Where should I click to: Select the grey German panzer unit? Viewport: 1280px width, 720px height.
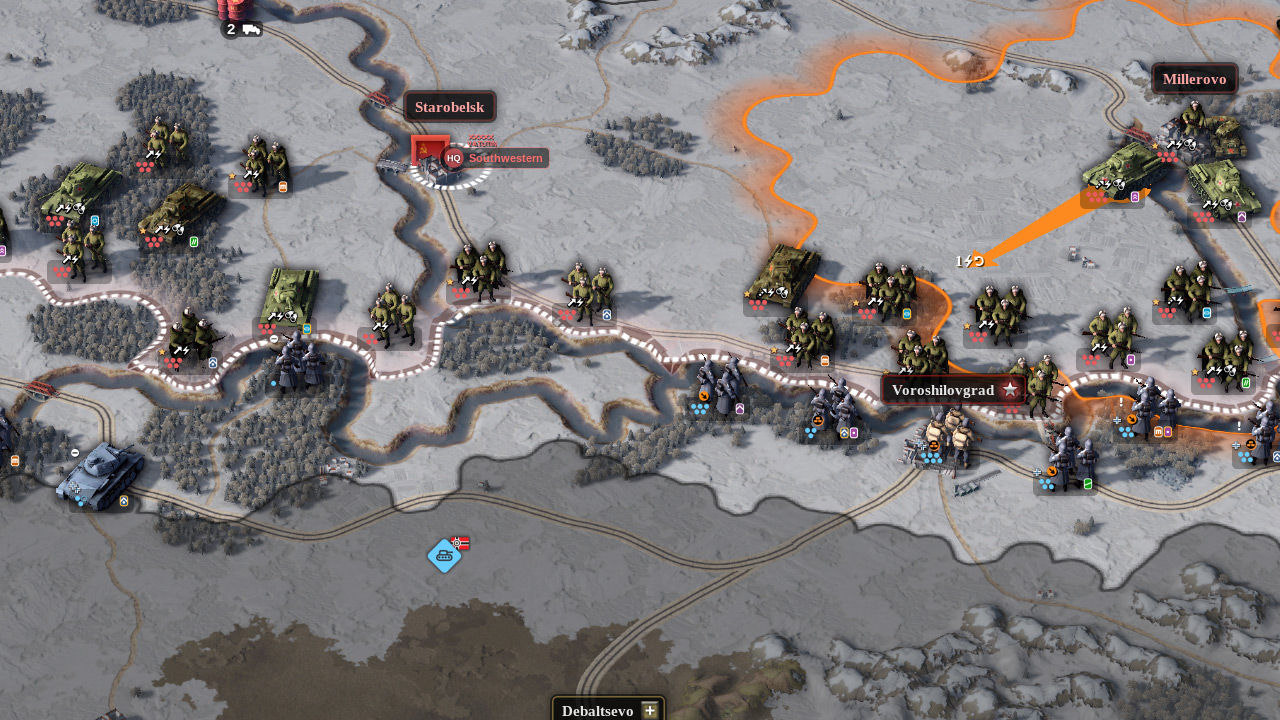coord(100,474)
